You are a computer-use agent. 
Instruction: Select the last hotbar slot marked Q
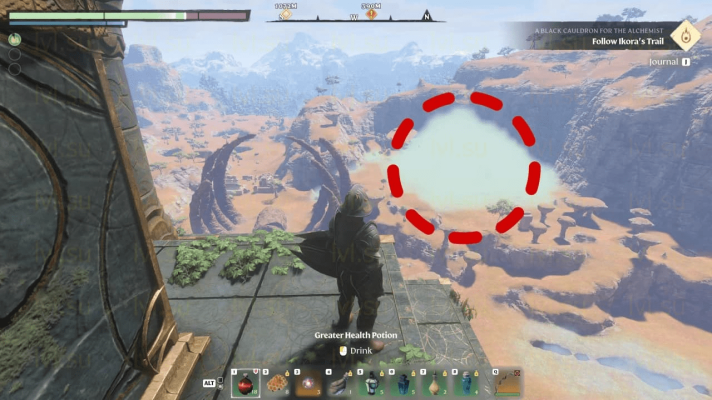pyautogui.click(x=508, y=383)
